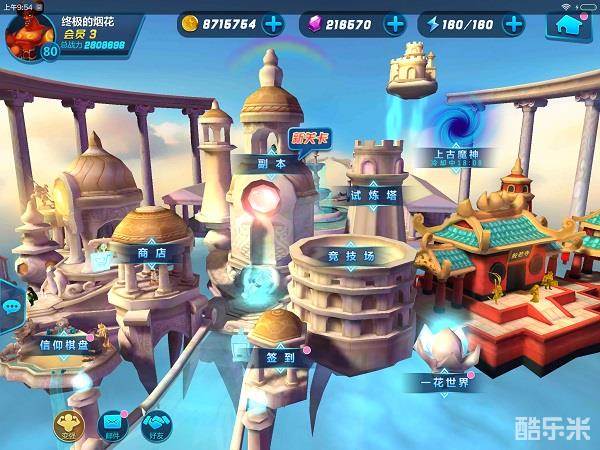This screenshot has height=450, width=600.
Task: Tap the home button
Action: tap(567, 25)
